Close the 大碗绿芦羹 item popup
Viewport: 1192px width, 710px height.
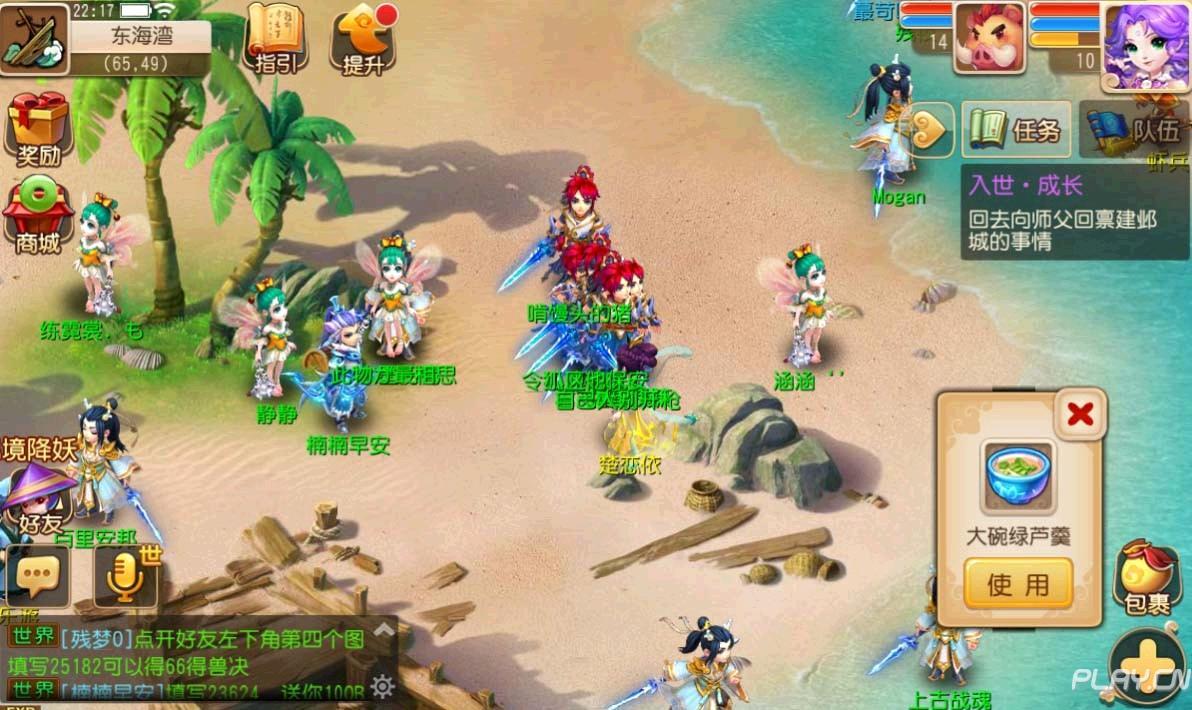click(1080, 414)
